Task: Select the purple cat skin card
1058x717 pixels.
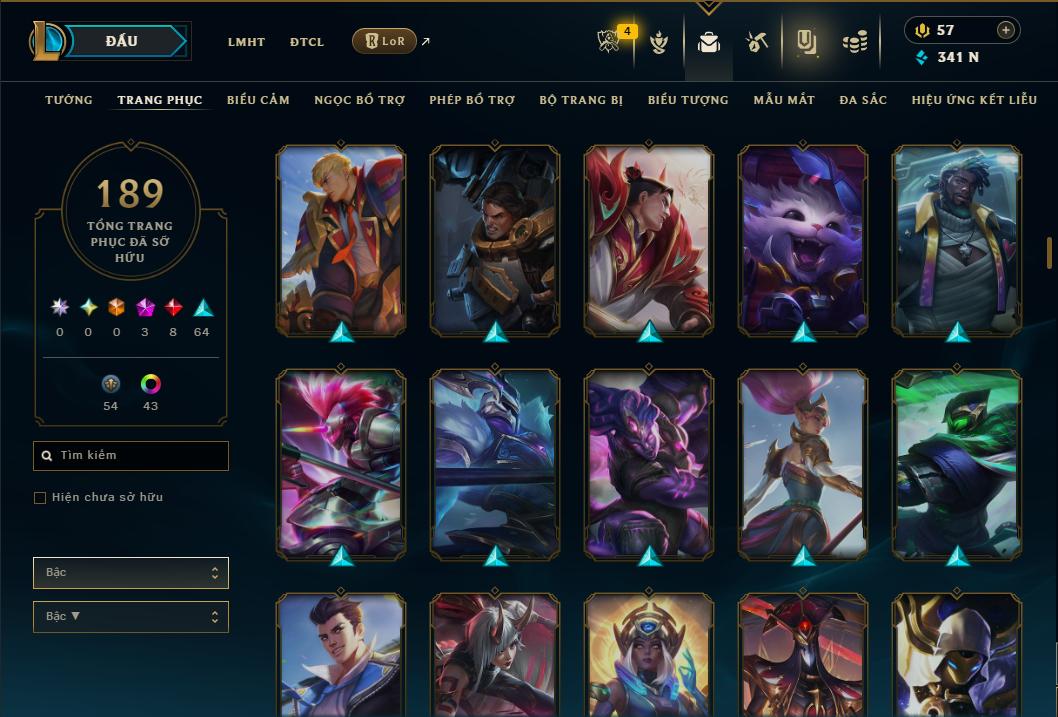Action: click(x=803, y=240)
